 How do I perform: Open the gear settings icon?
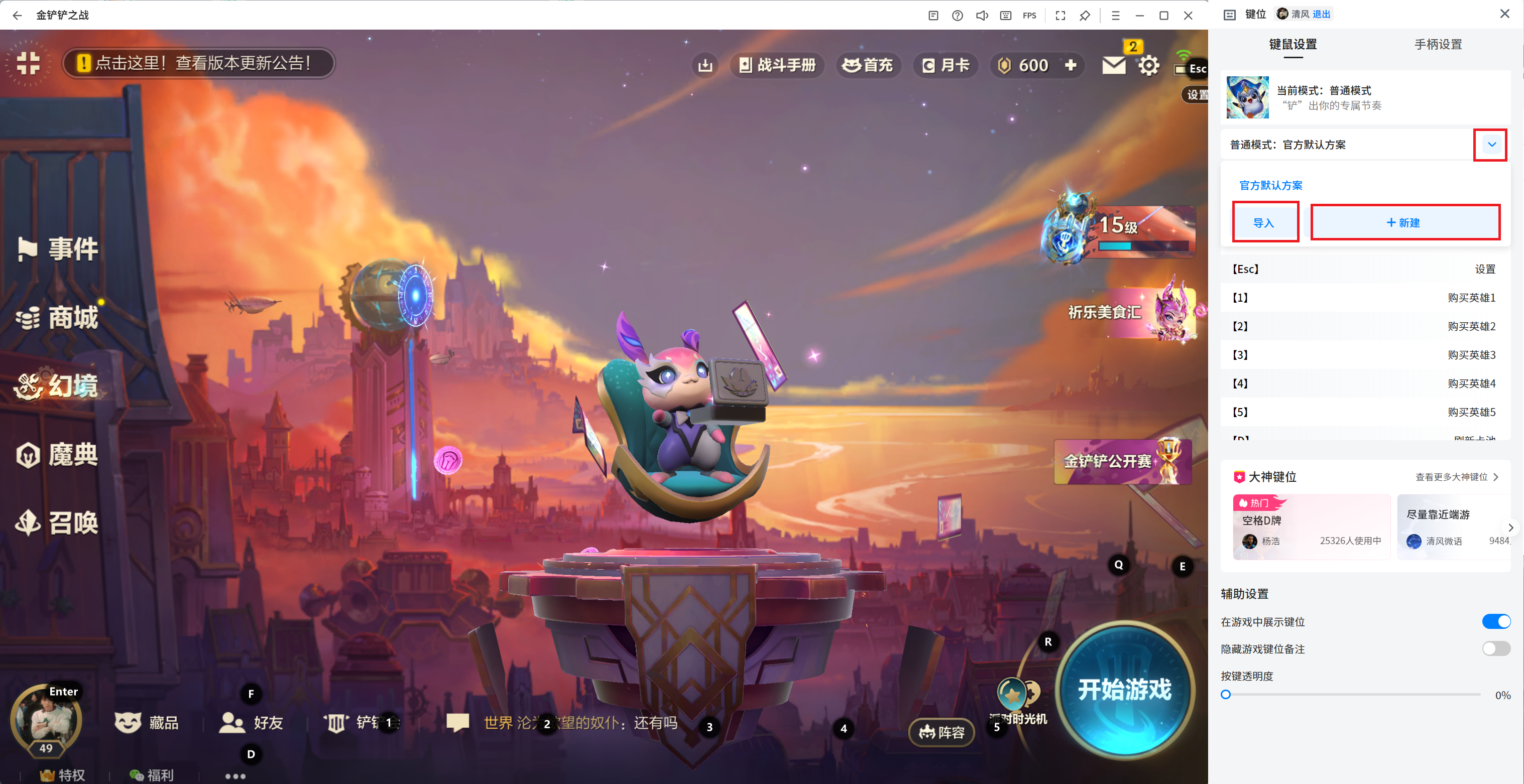[x=1148, y=66]
